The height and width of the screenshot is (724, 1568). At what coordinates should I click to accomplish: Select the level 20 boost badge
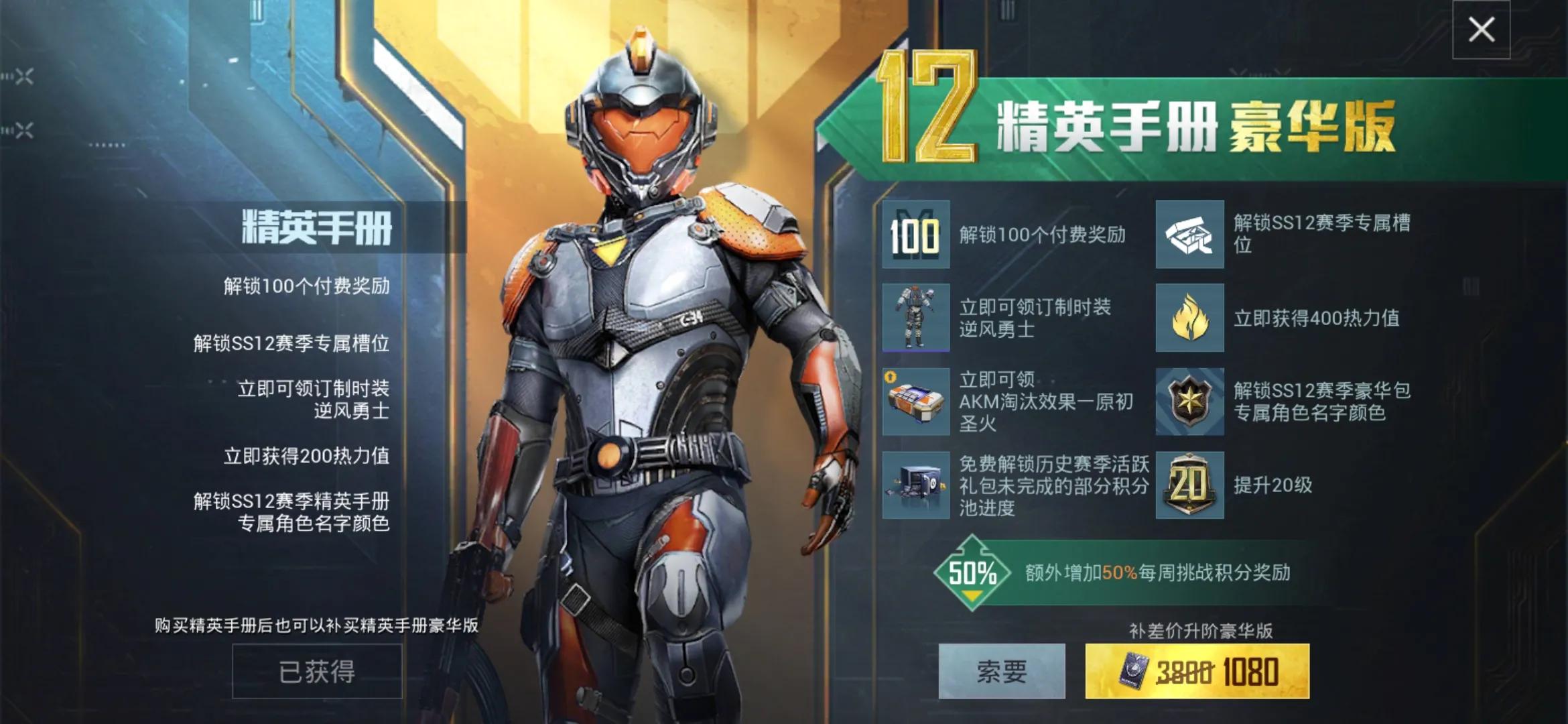tap(1189, 485)
